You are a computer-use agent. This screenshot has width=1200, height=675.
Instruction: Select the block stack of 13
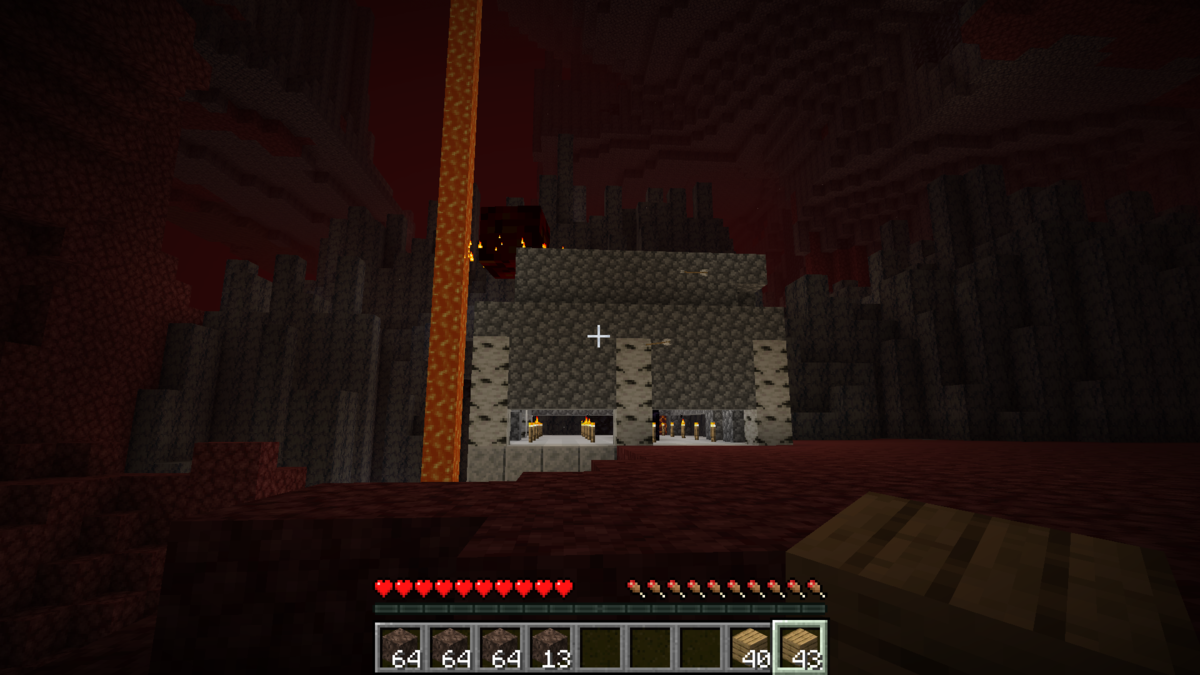(x=550, y=647)
